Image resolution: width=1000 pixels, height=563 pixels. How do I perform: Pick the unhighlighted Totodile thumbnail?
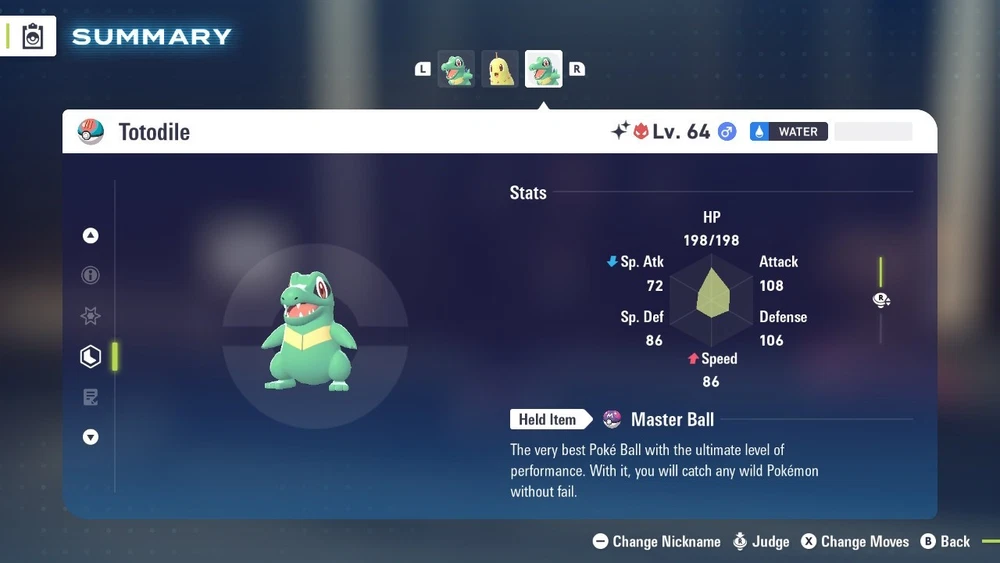(456, 69)
